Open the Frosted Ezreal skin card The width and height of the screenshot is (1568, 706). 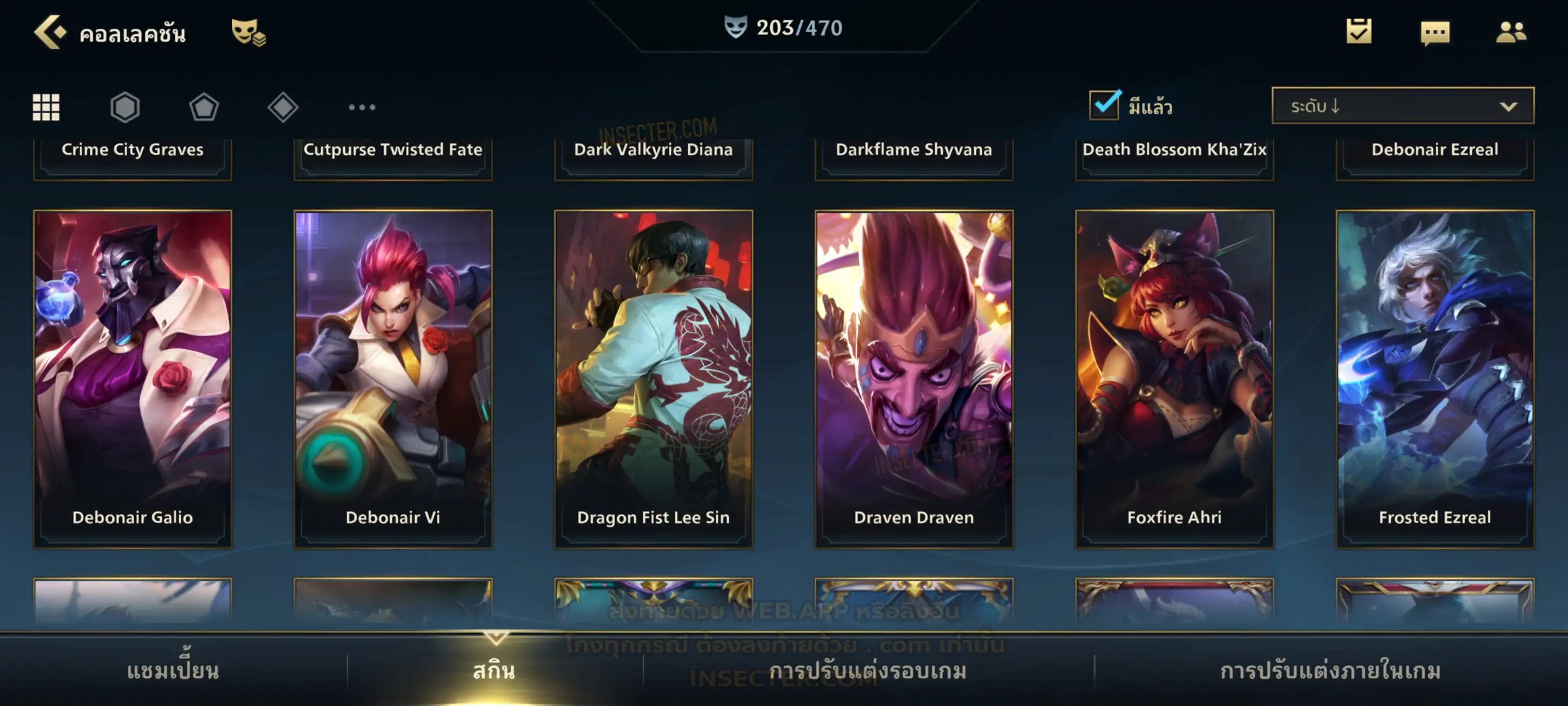click(1435, 379)
